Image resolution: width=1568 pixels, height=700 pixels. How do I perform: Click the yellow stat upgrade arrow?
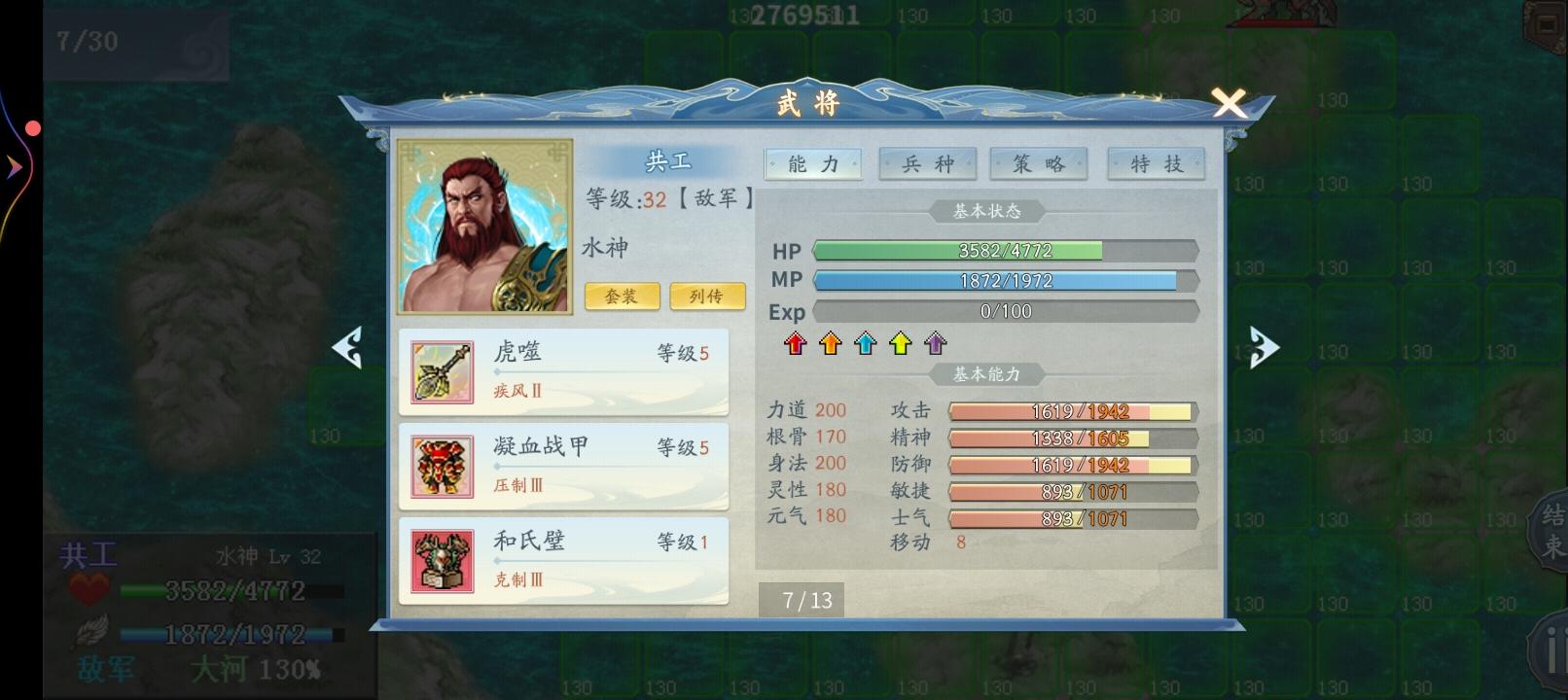coord(898,342)
